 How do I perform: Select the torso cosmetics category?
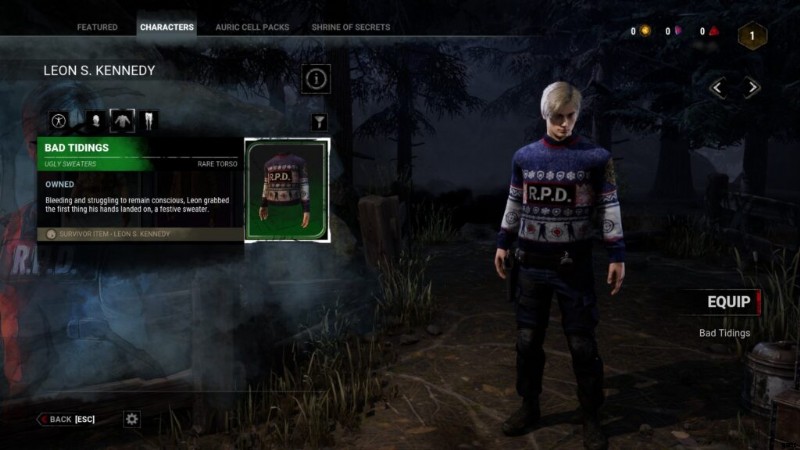122,121
